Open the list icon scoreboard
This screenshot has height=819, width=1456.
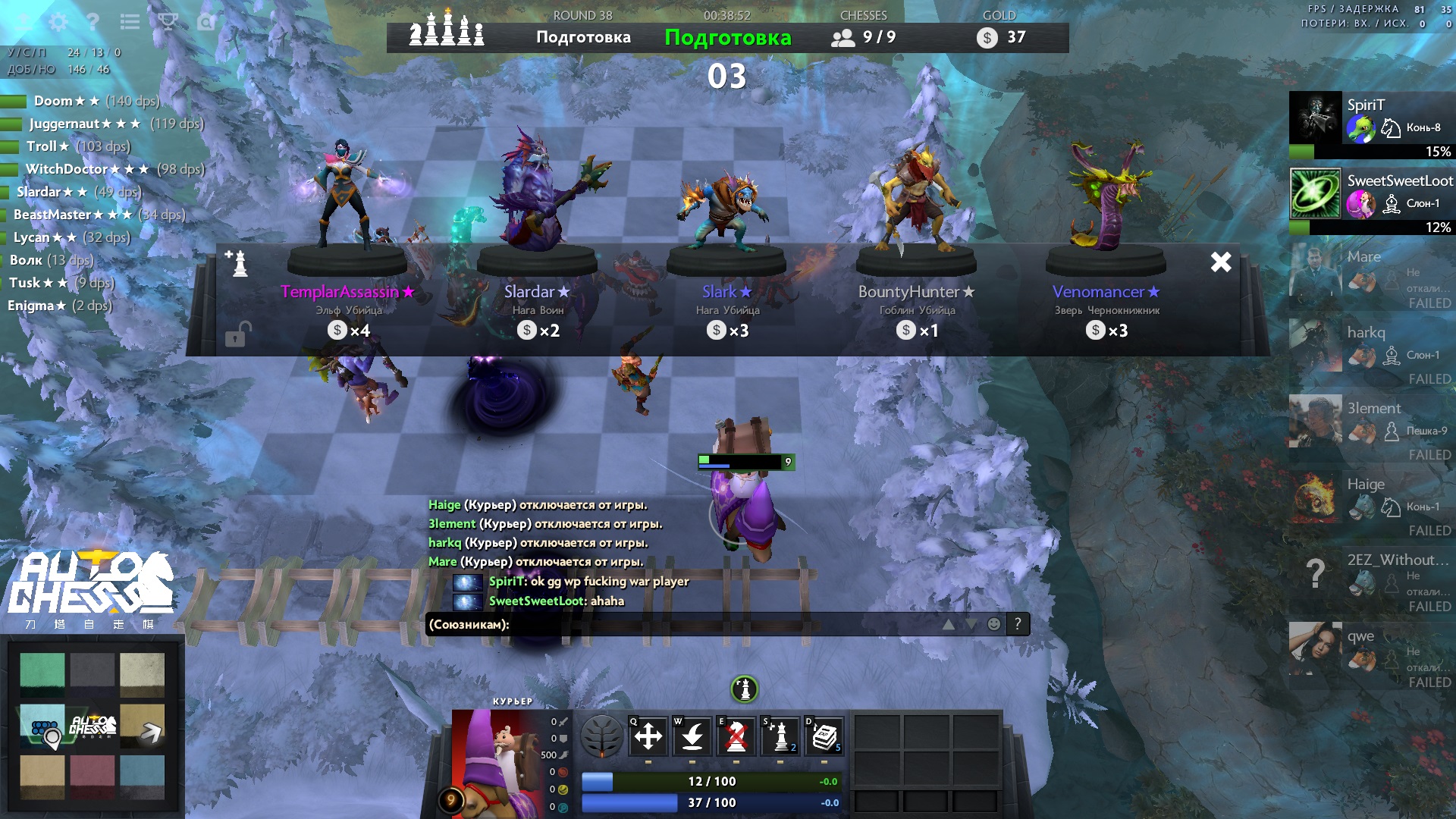click(x=130, y=22)
